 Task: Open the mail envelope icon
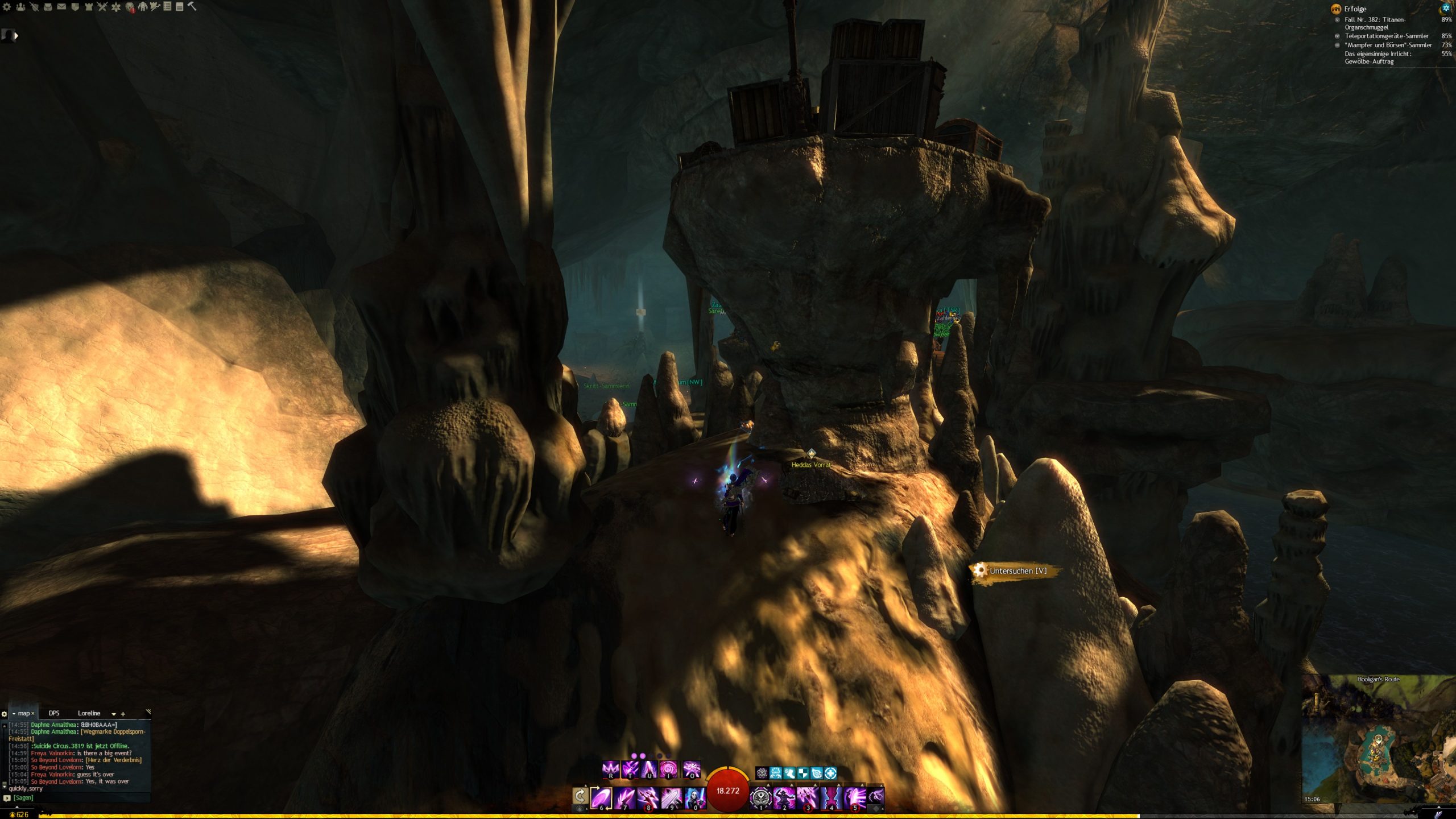click(61, 7)
